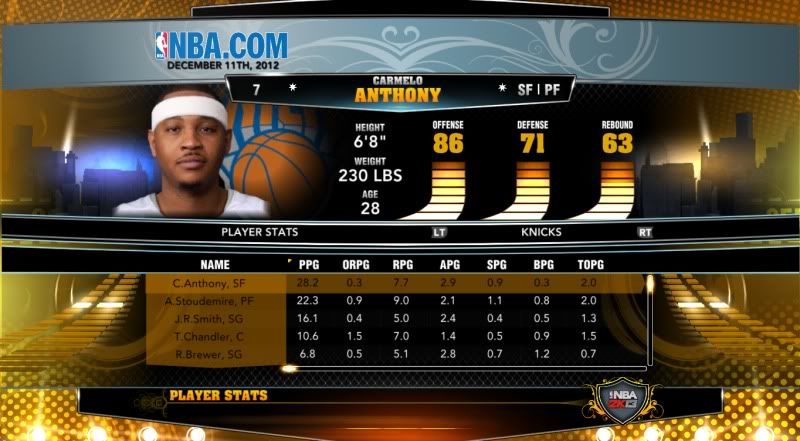Choose the A.Stoudemire, PF row
800x441 pixels.
click(x=215, y=301)
